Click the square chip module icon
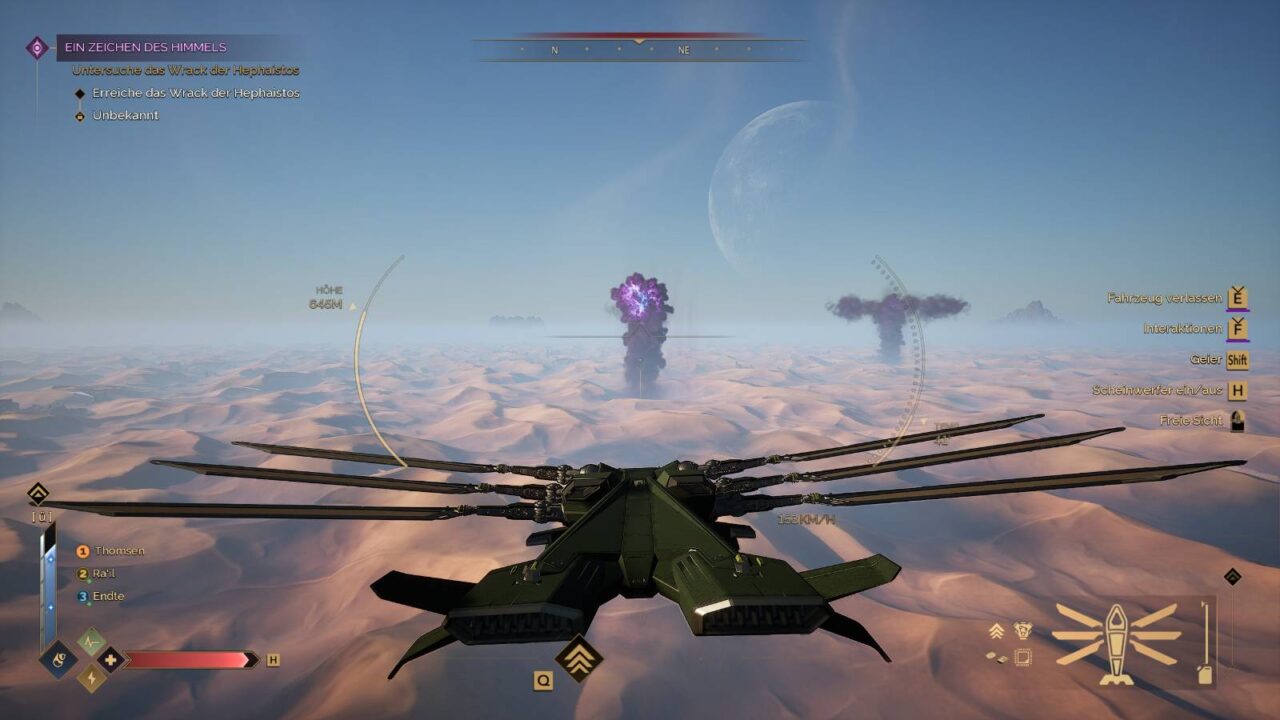1280x720 pixels. point(1023,657)
